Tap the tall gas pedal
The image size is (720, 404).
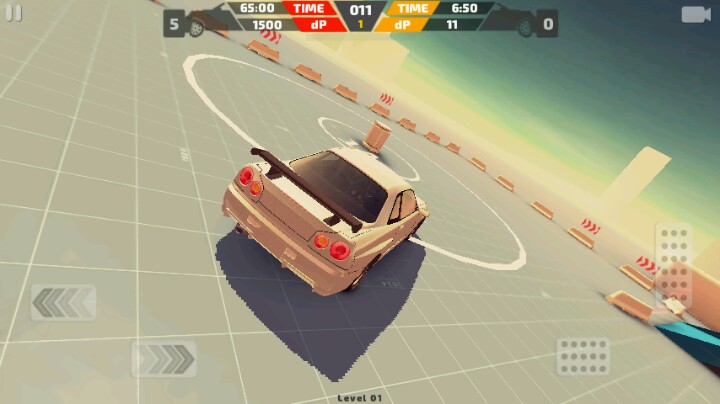(673, 264)
